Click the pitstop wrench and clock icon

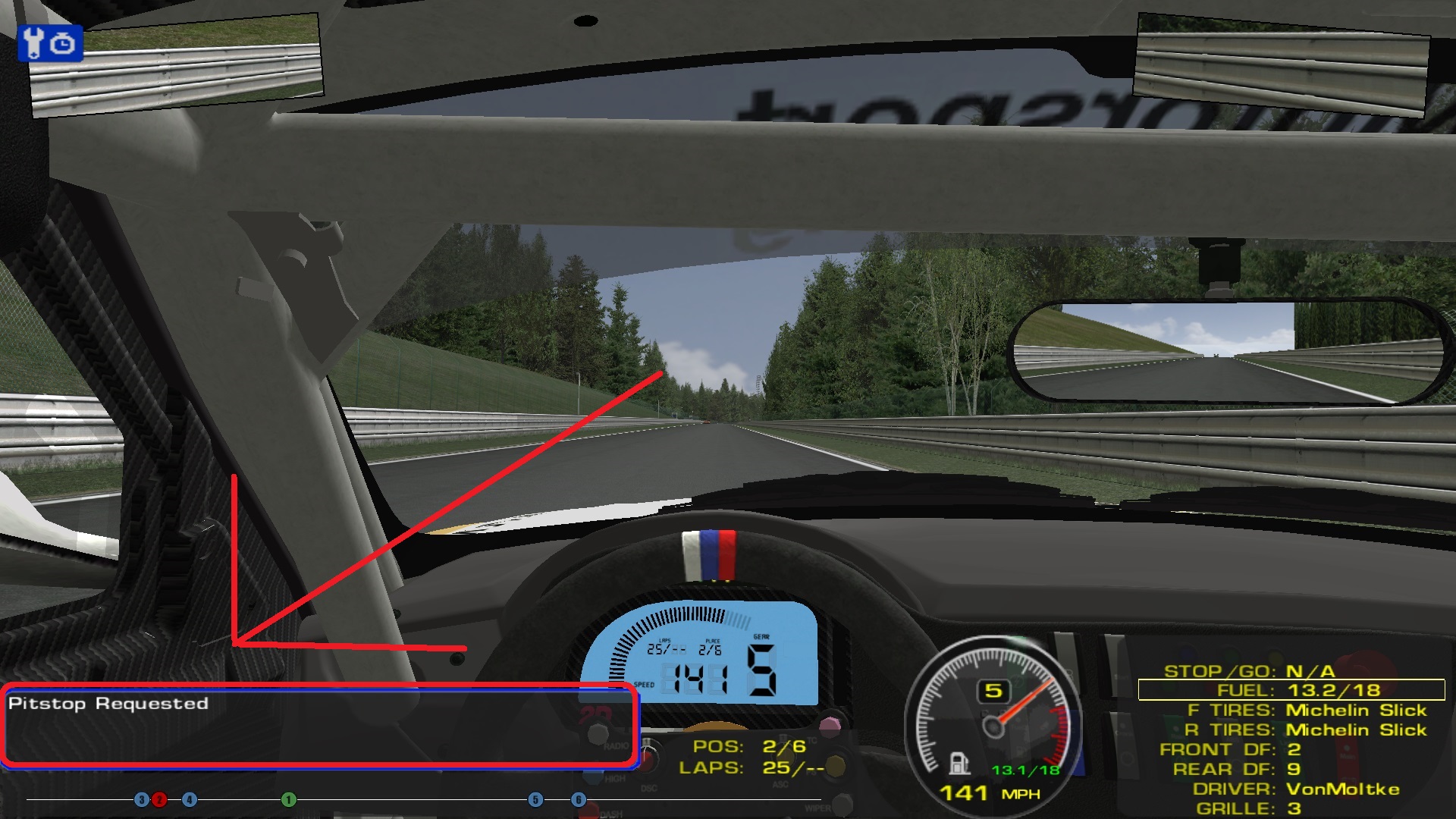(49, 43)
